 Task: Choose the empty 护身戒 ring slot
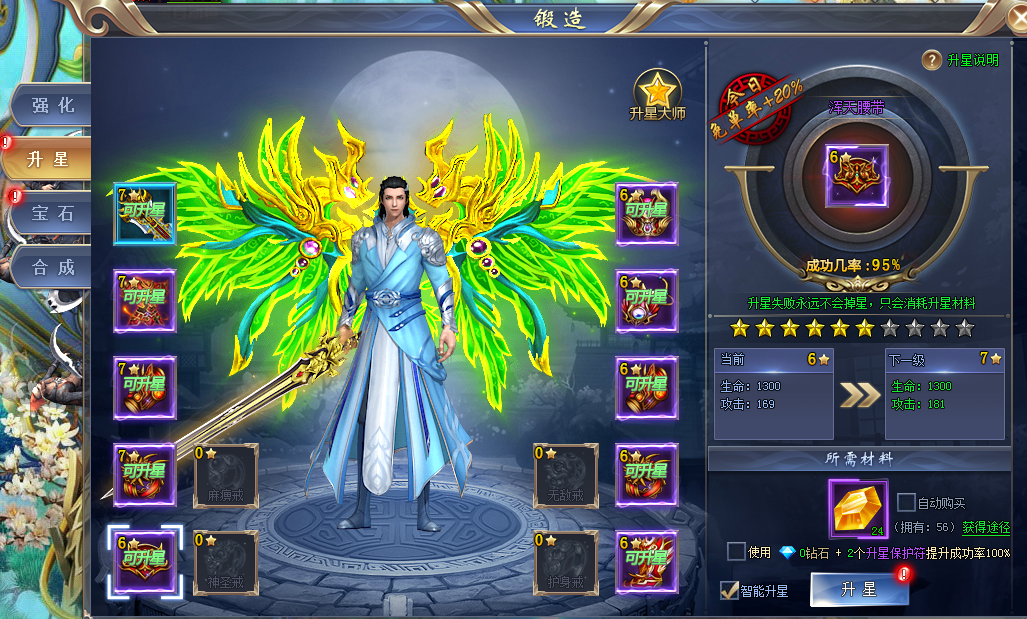[x=565, y=562]
